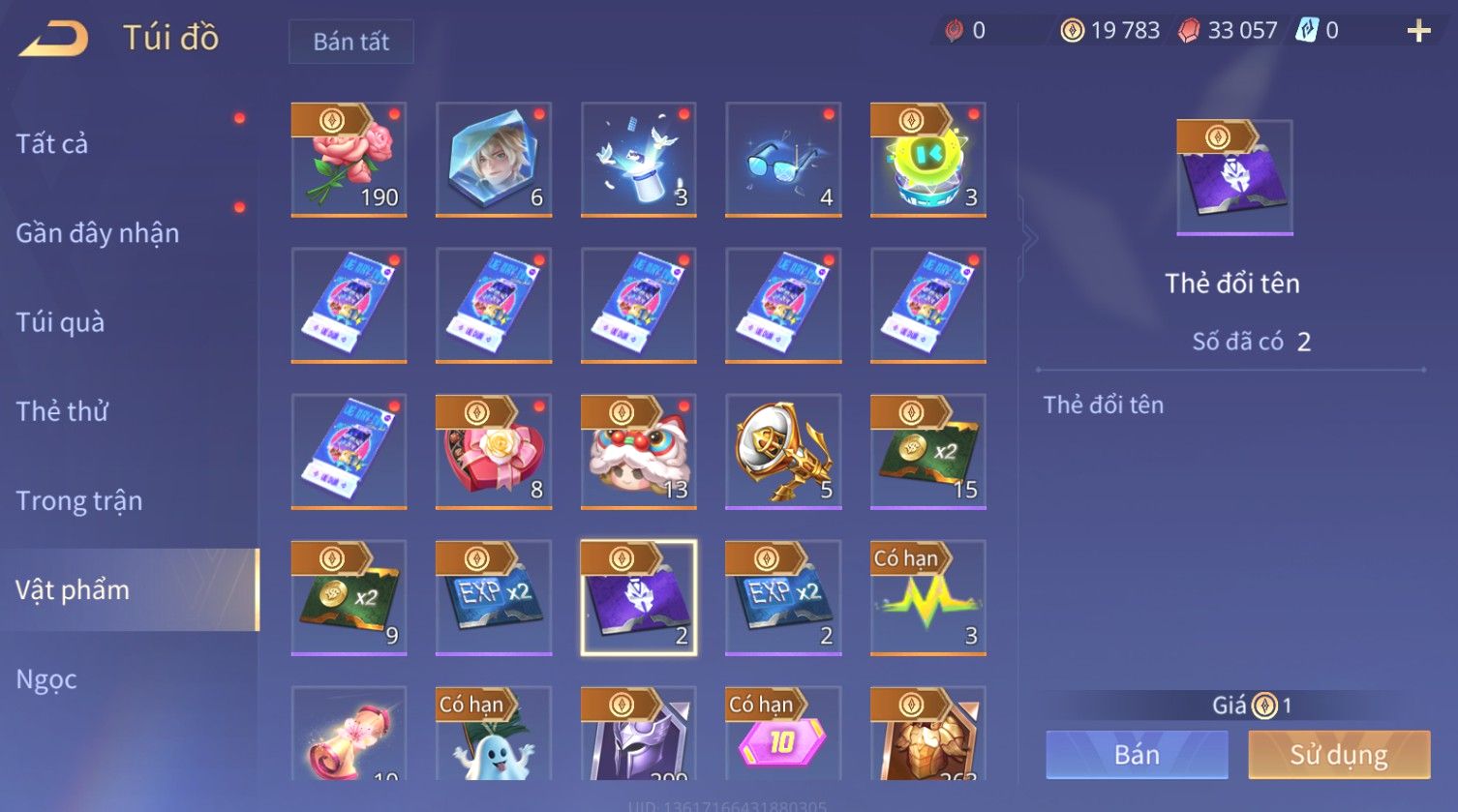Select the pink 10 gem item
The image size is (1458, 812).
[x=783, y=736]
